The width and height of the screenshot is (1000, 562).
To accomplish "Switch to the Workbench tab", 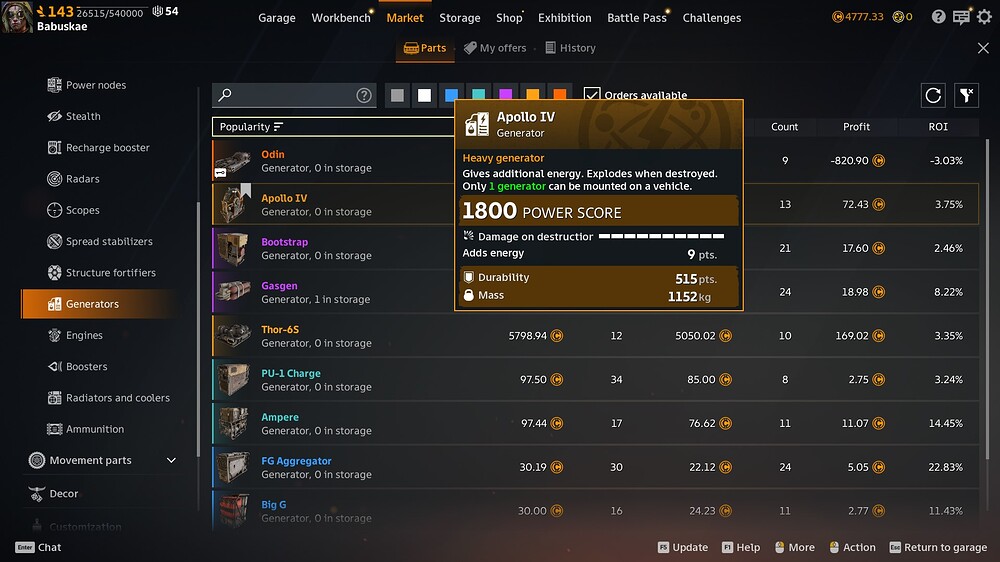I will [341, 18].
